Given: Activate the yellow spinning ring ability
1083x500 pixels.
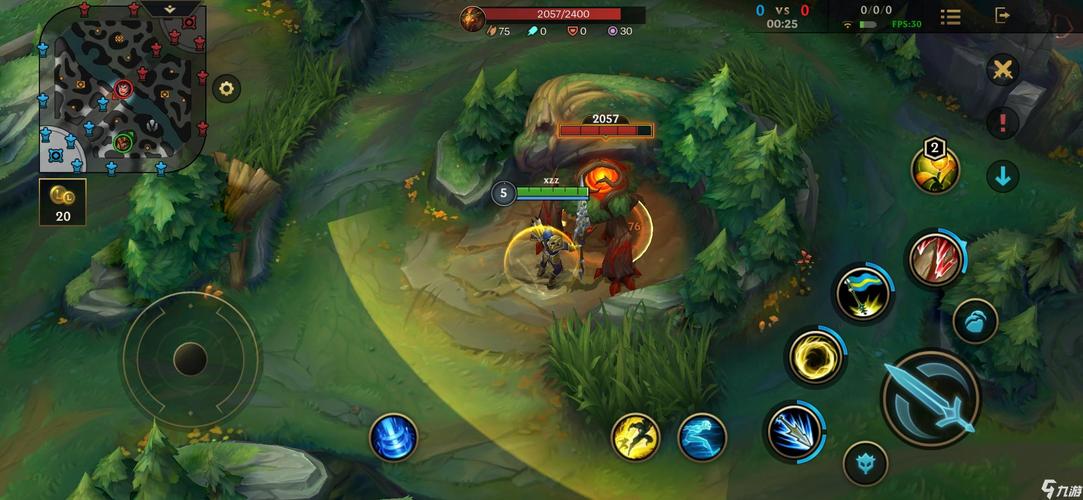Looking at the screenshot, I should [x=815, y=355].
